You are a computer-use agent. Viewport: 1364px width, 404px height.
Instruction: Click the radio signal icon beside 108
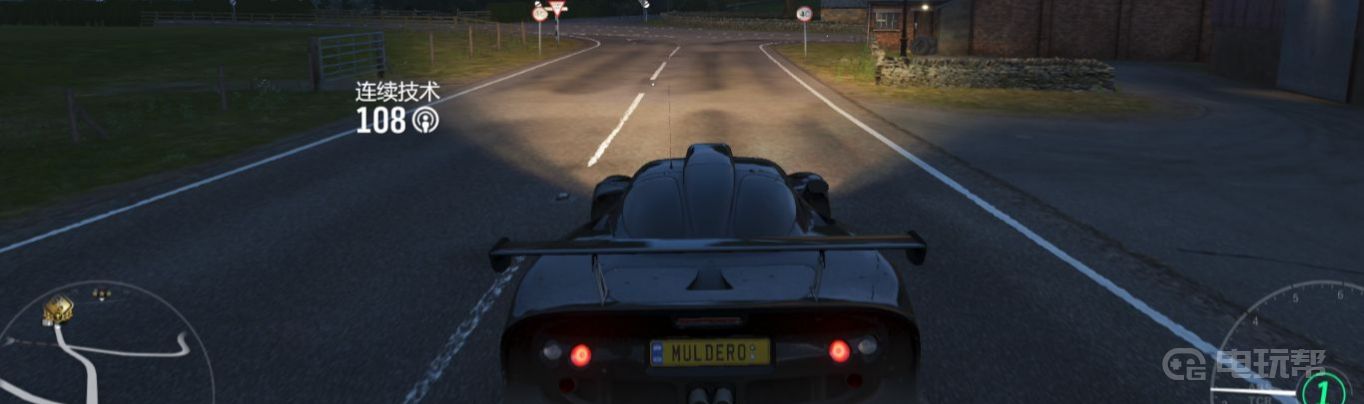[x=425, y=122]
